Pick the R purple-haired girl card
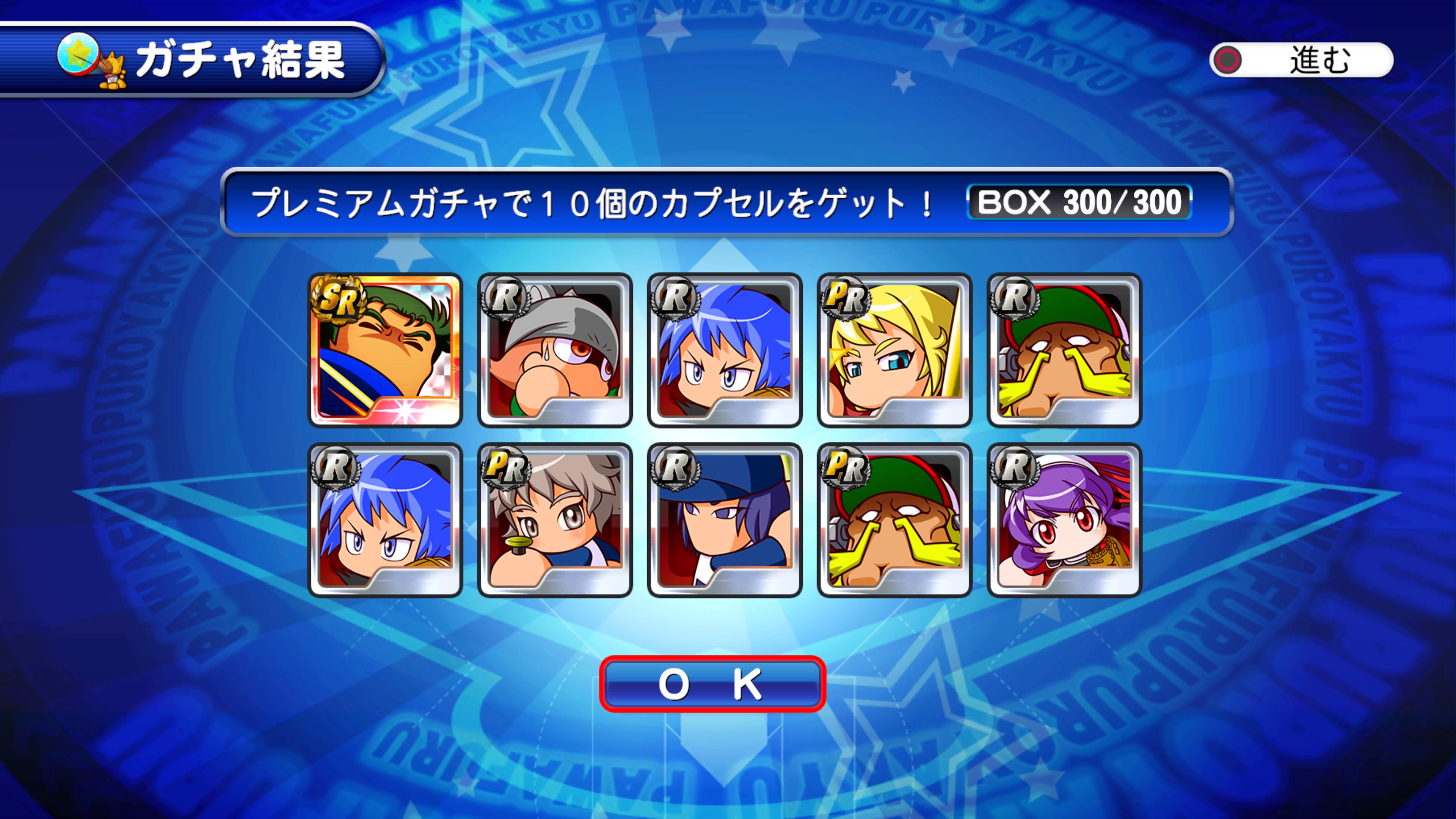Screen dimensions: 1456x819 pyautogui.click(x=1064, y=520)
